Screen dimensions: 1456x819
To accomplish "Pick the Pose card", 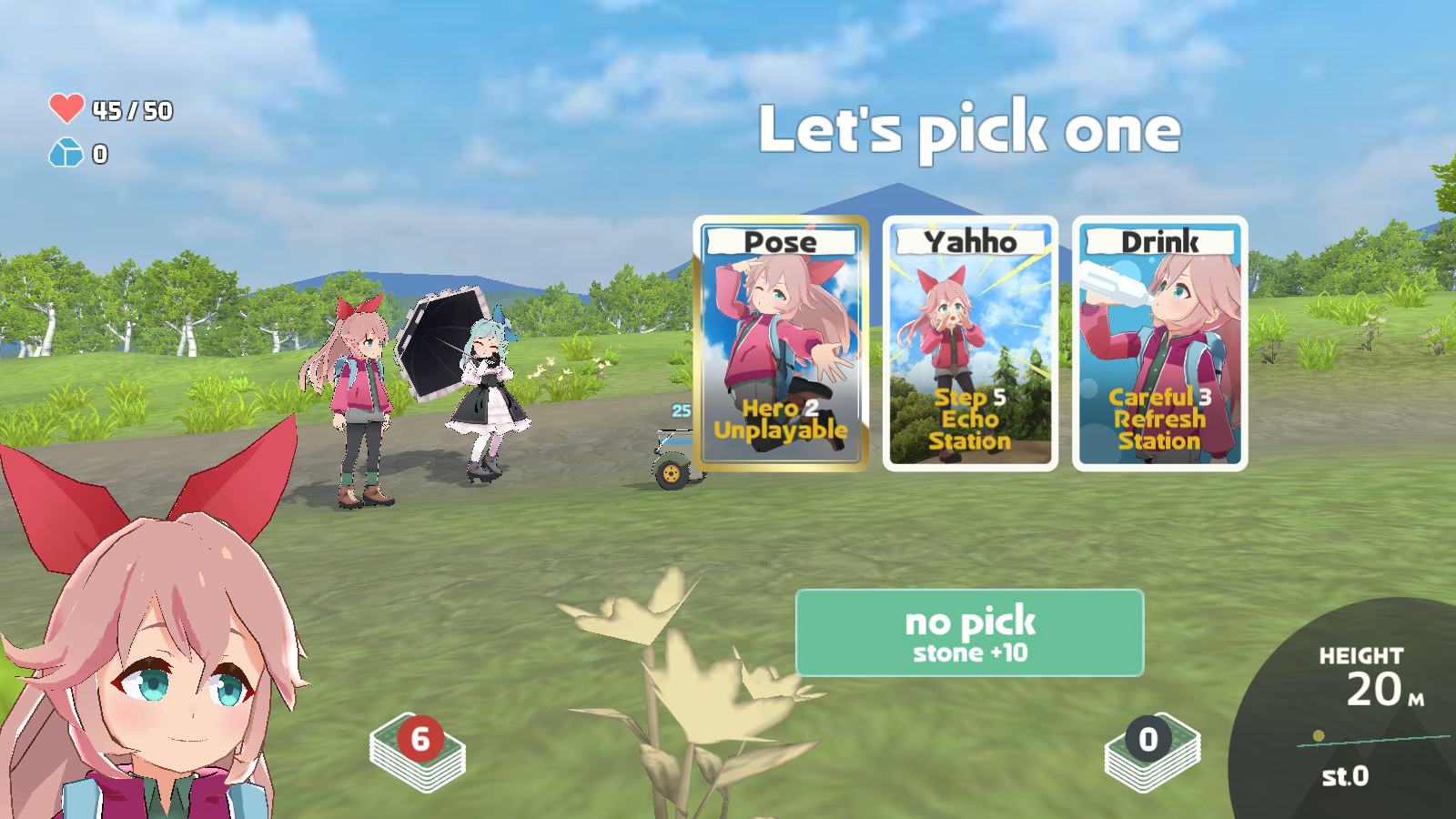I will [x=781, y=344].
